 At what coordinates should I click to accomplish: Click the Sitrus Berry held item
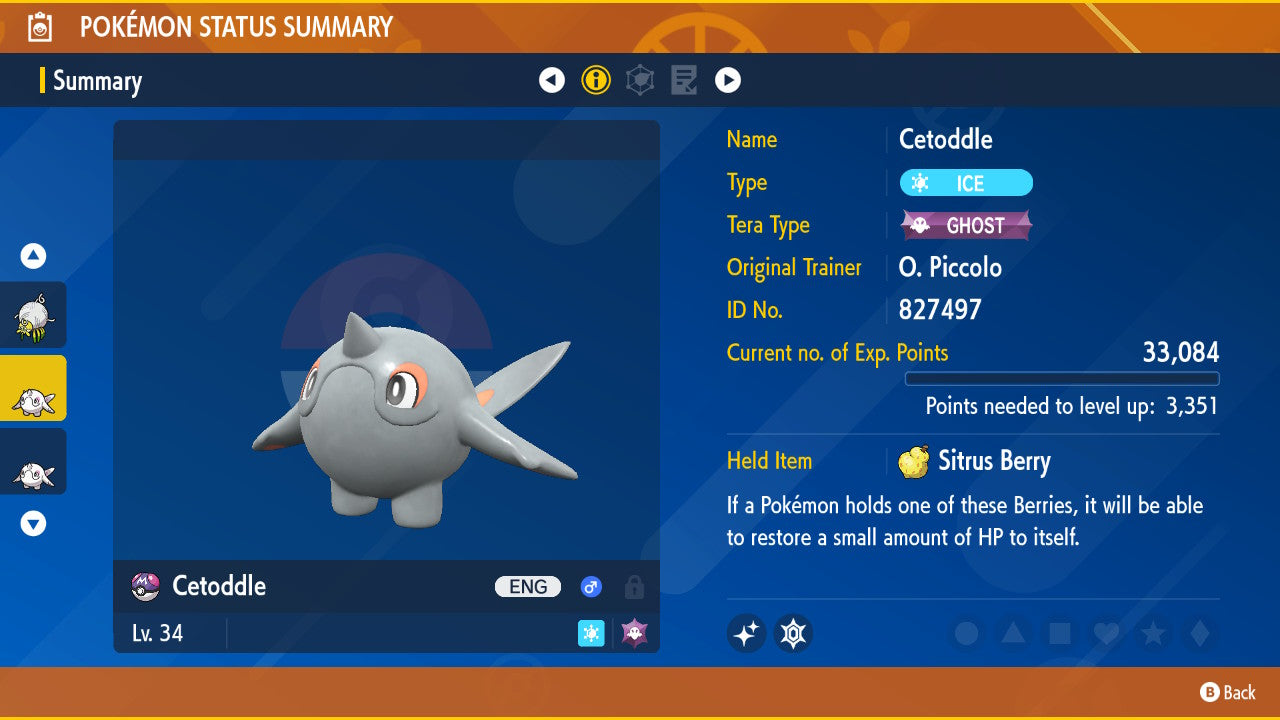[x=975, y=461]
